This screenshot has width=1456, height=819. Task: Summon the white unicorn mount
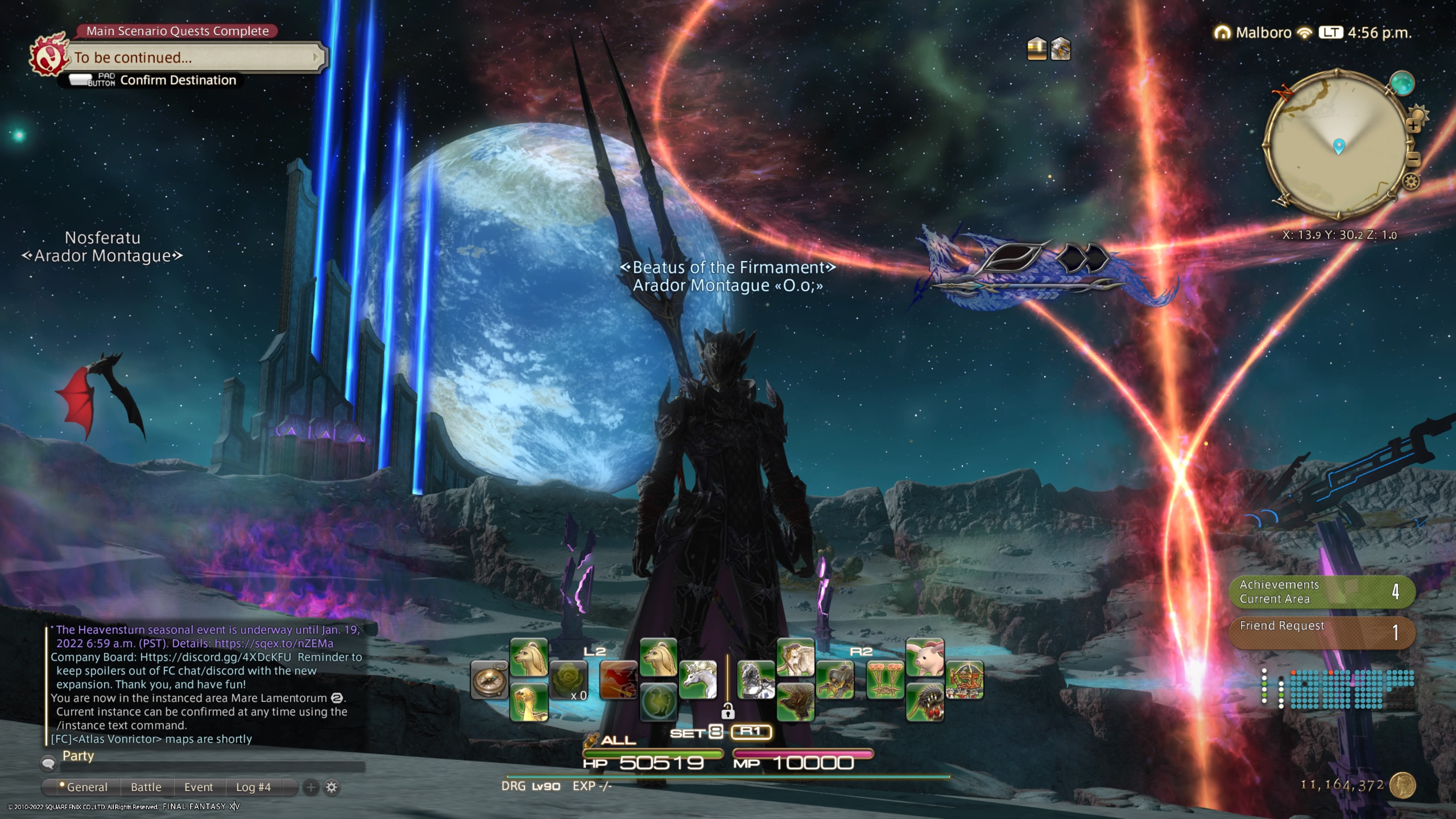698,680
